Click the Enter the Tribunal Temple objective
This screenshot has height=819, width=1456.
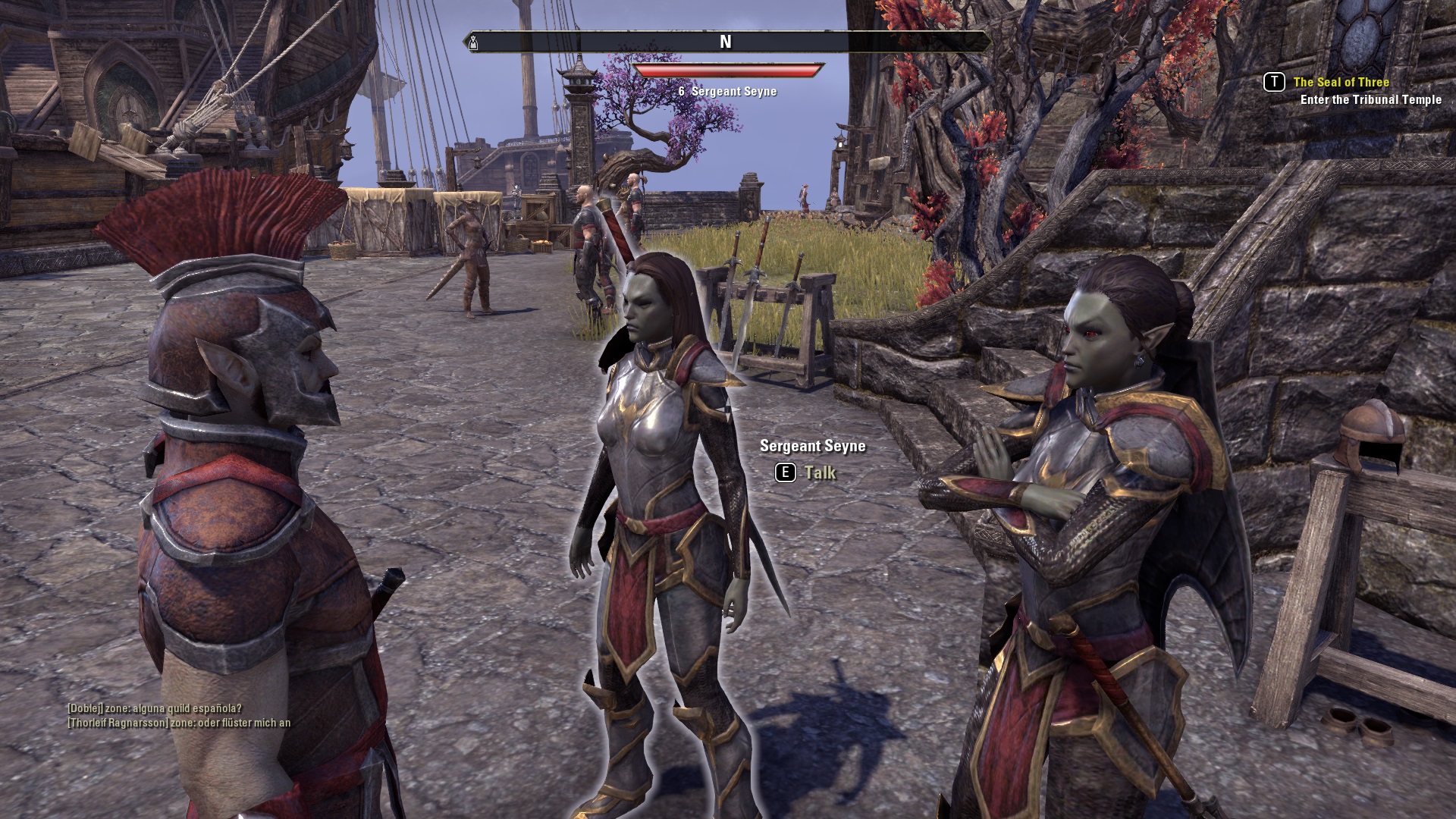click(1370, 99)
